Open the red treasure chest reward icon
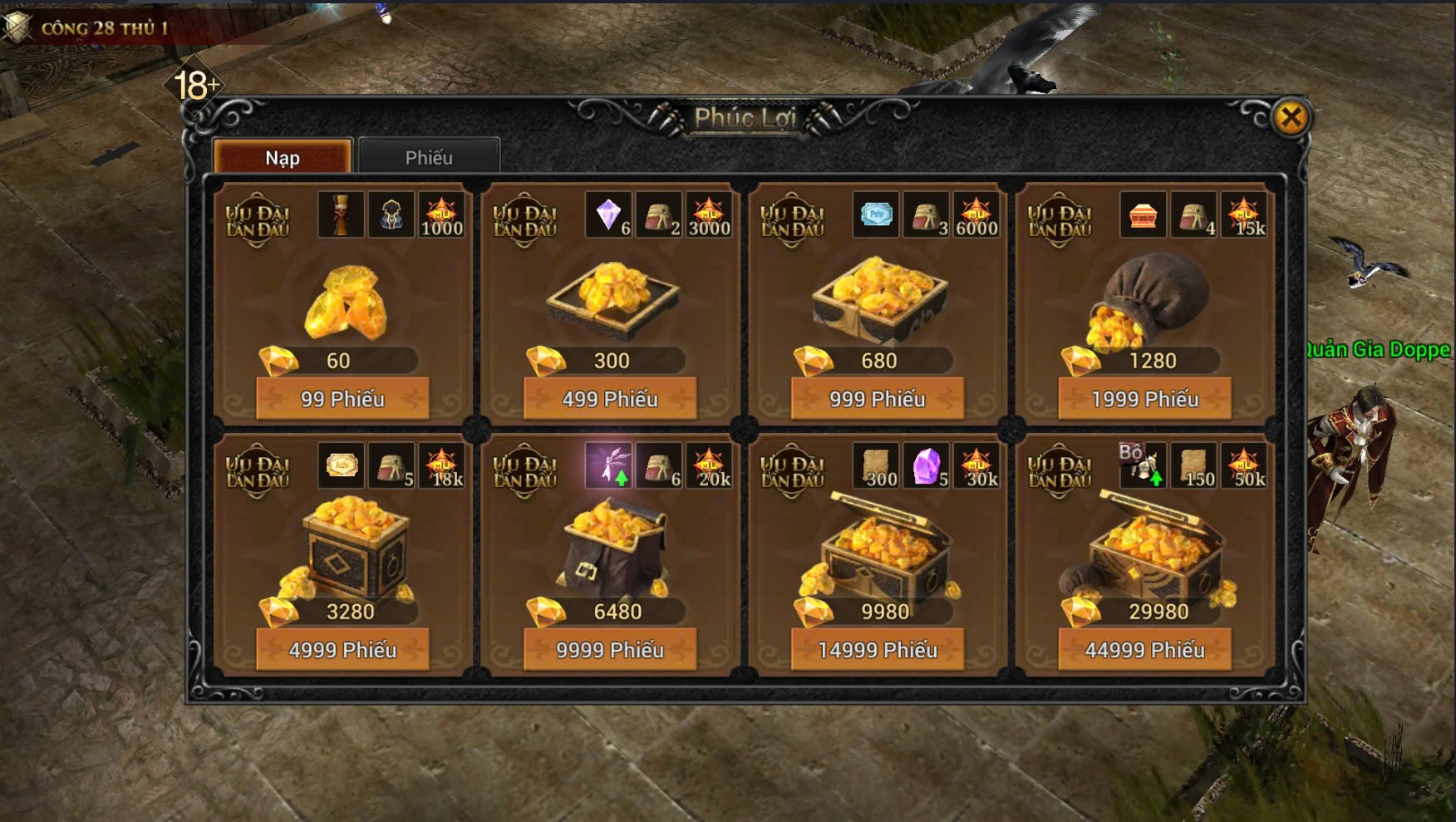 [1144, 215]
